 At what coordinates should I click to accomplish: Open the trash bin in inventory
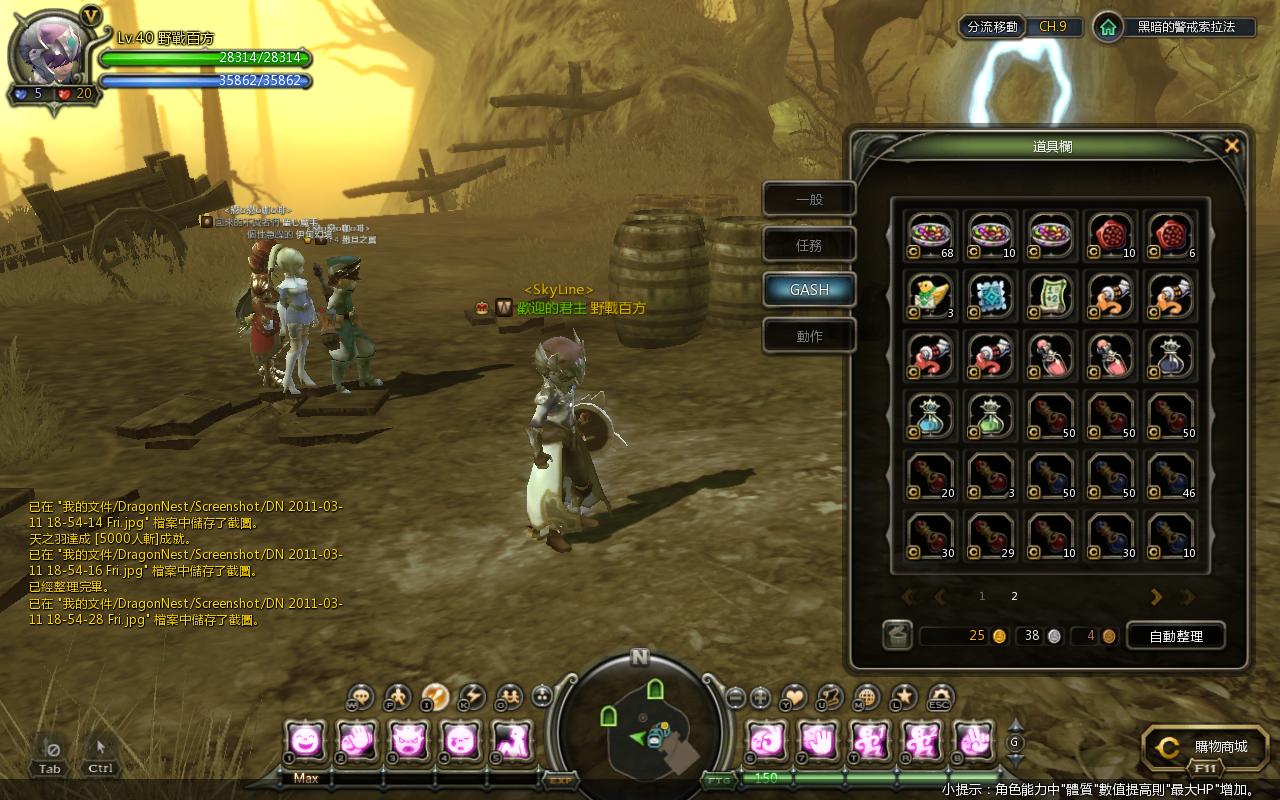click(897, 635)
